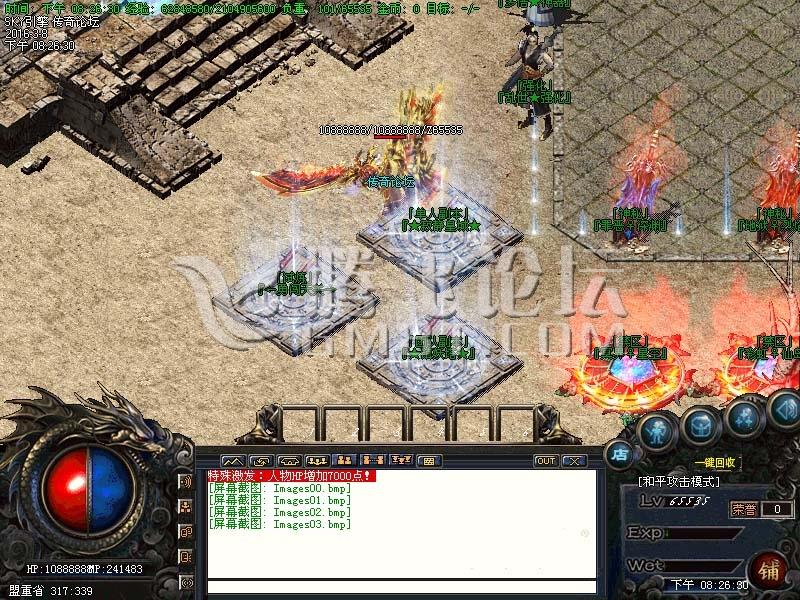800x600 pixels.
Task: Open the character status round button
Action: 655,431
